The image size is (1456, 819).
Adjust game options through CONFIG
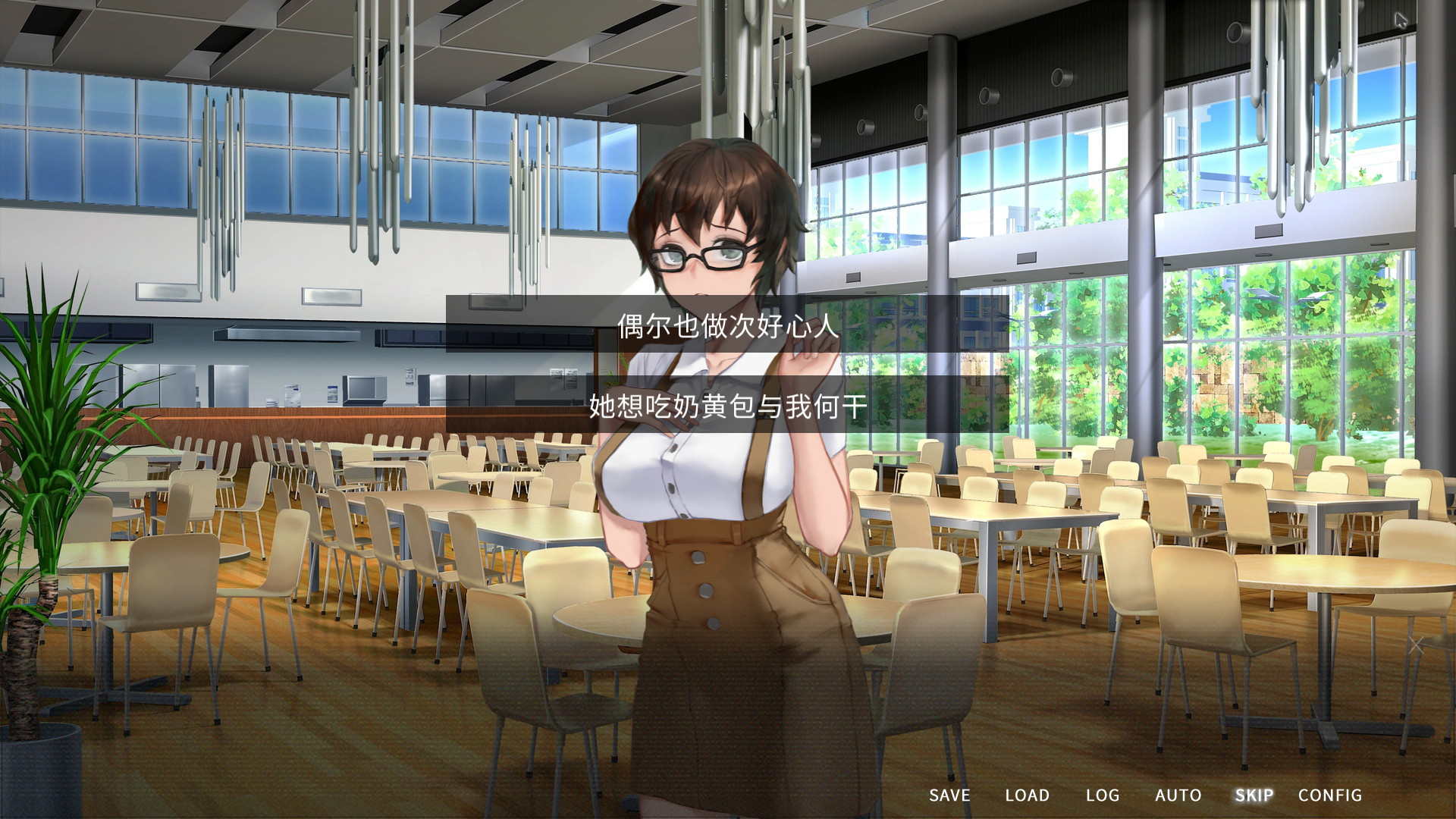pos(1331,795)
